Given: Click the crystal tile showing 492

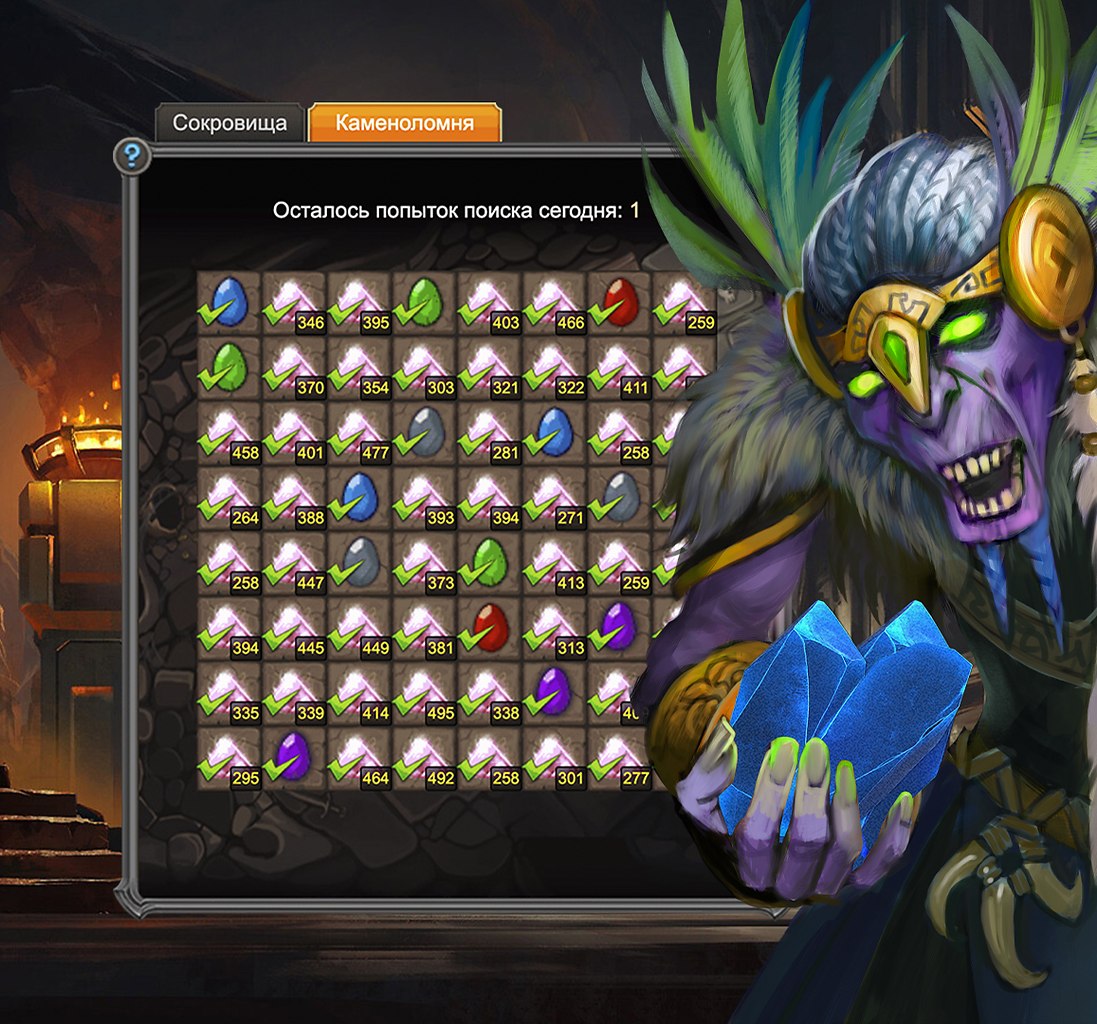Looking at the screenshot, I should click(425, 758).
